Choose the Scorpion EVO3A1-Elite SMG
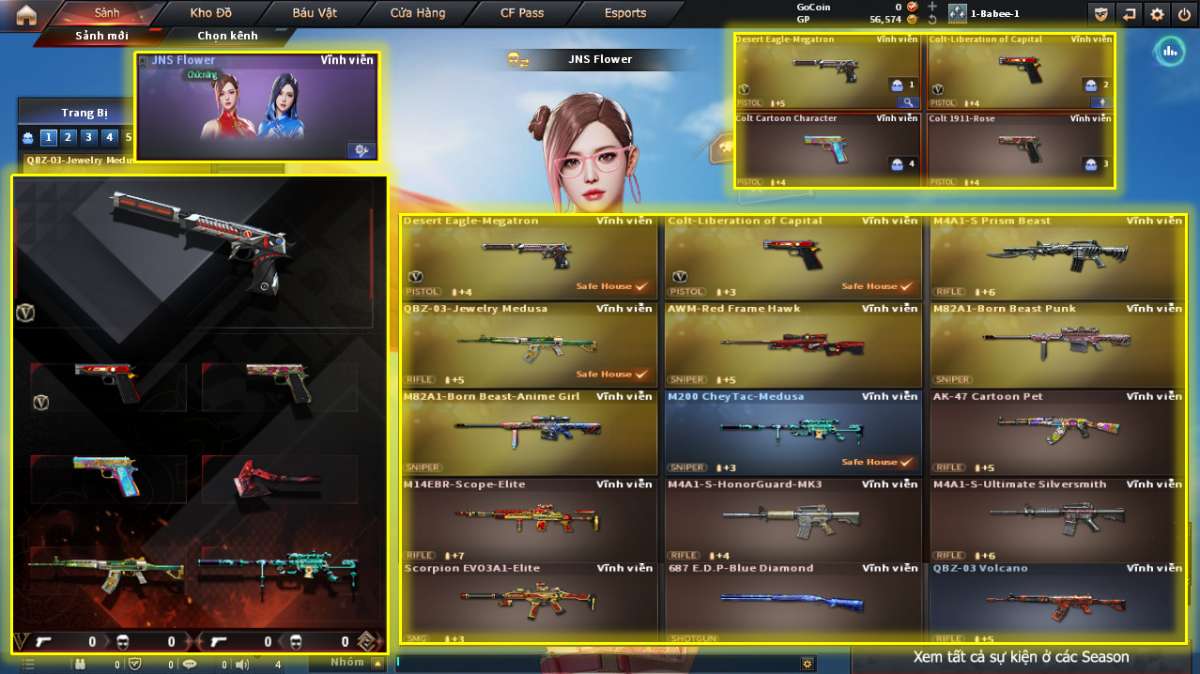1200x674 pixels. 529,602
